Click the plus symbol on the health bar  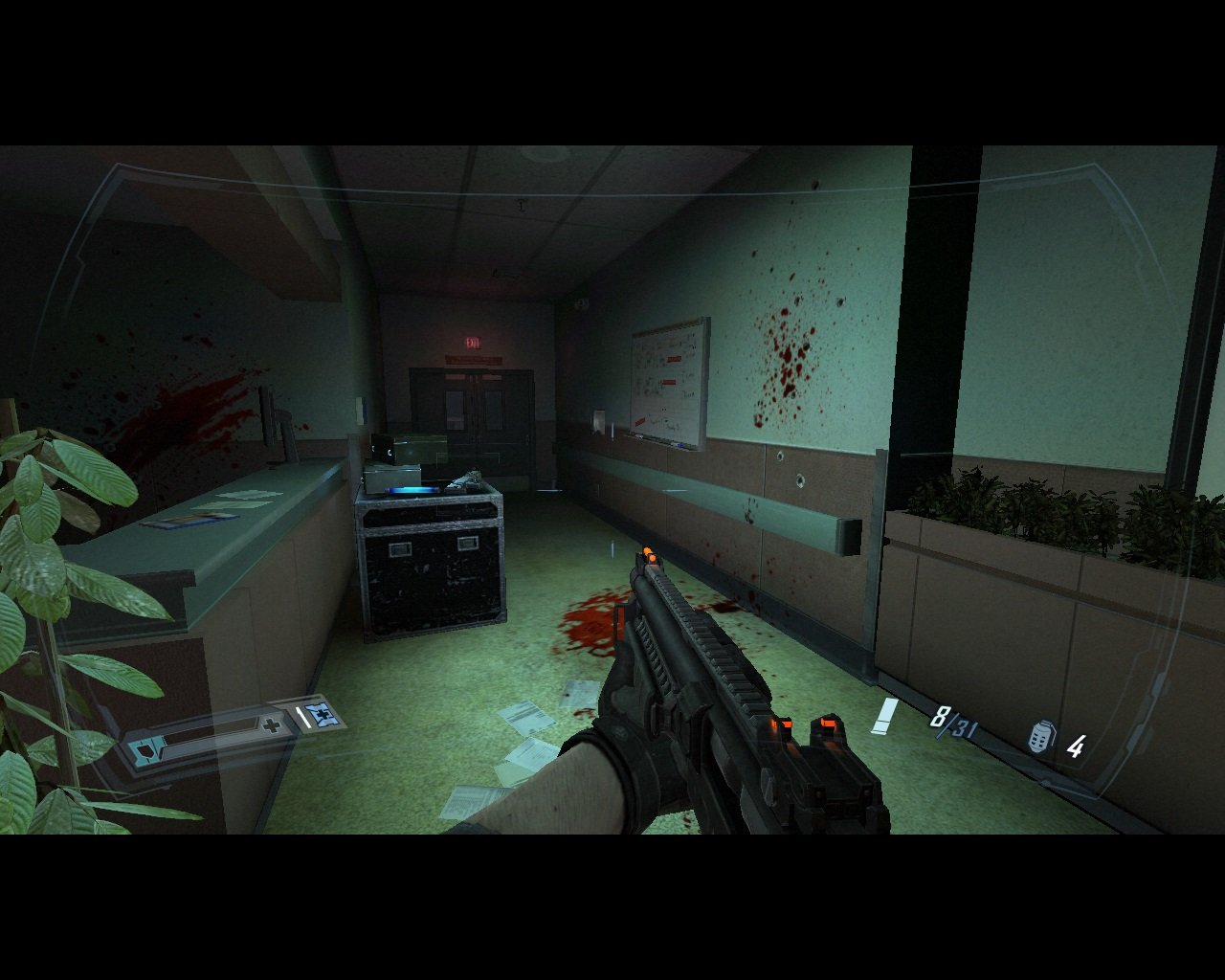(271, 725)
